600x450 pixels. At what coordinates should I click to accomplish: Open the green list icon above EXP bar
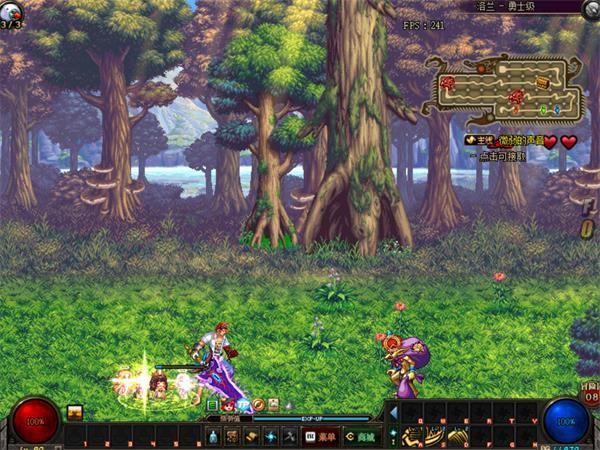[x=213, y=405]
